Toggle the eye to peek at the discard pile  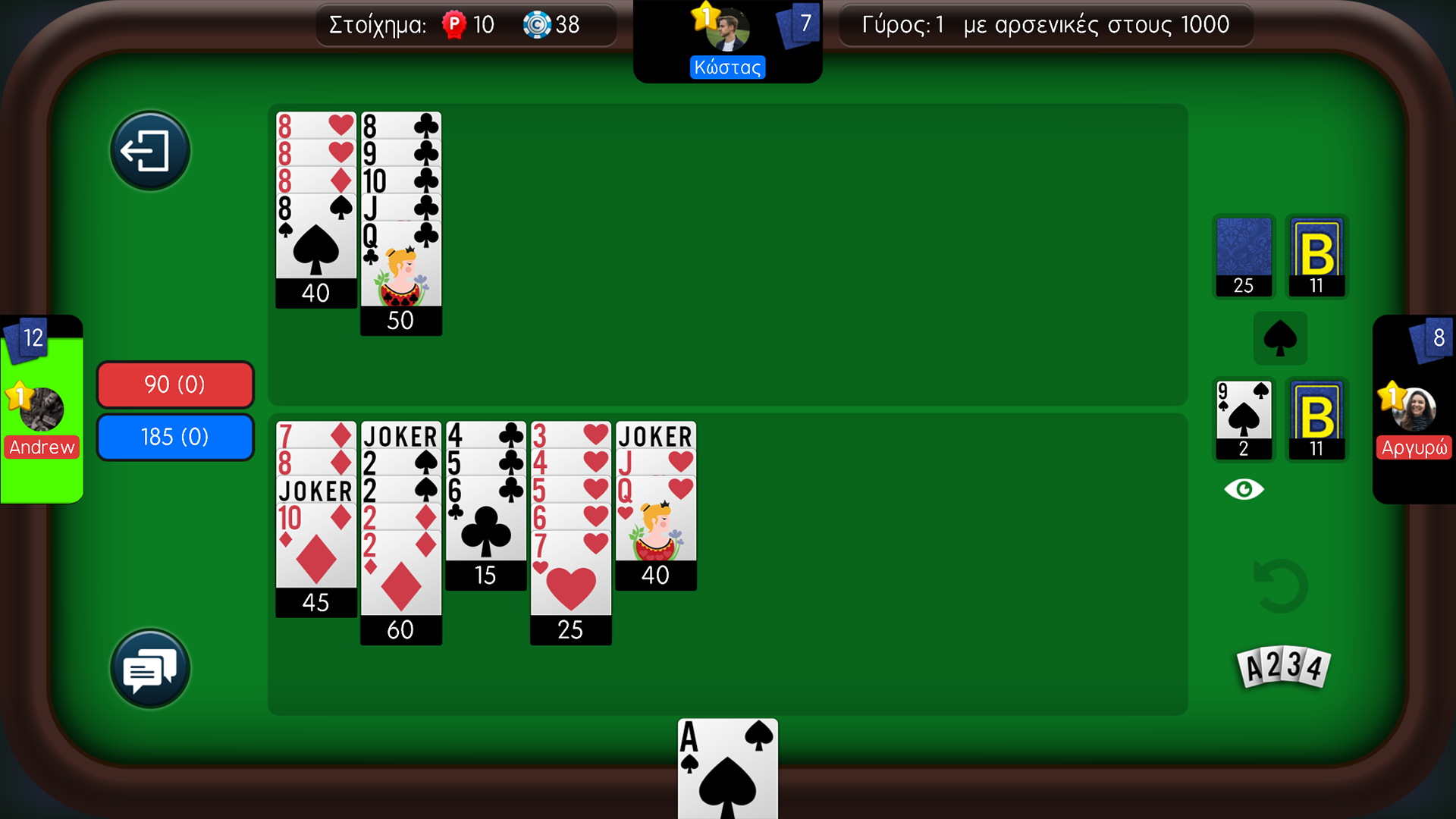(x=1244, y=488)
